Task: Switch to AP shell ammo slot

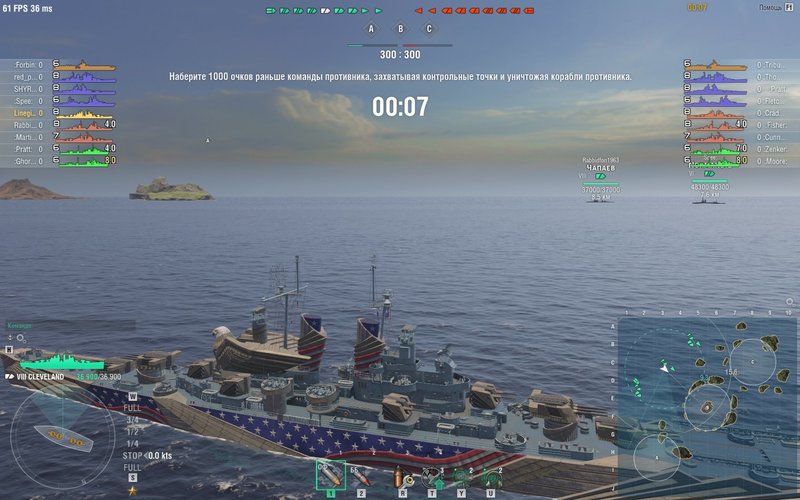Action: 361,476
